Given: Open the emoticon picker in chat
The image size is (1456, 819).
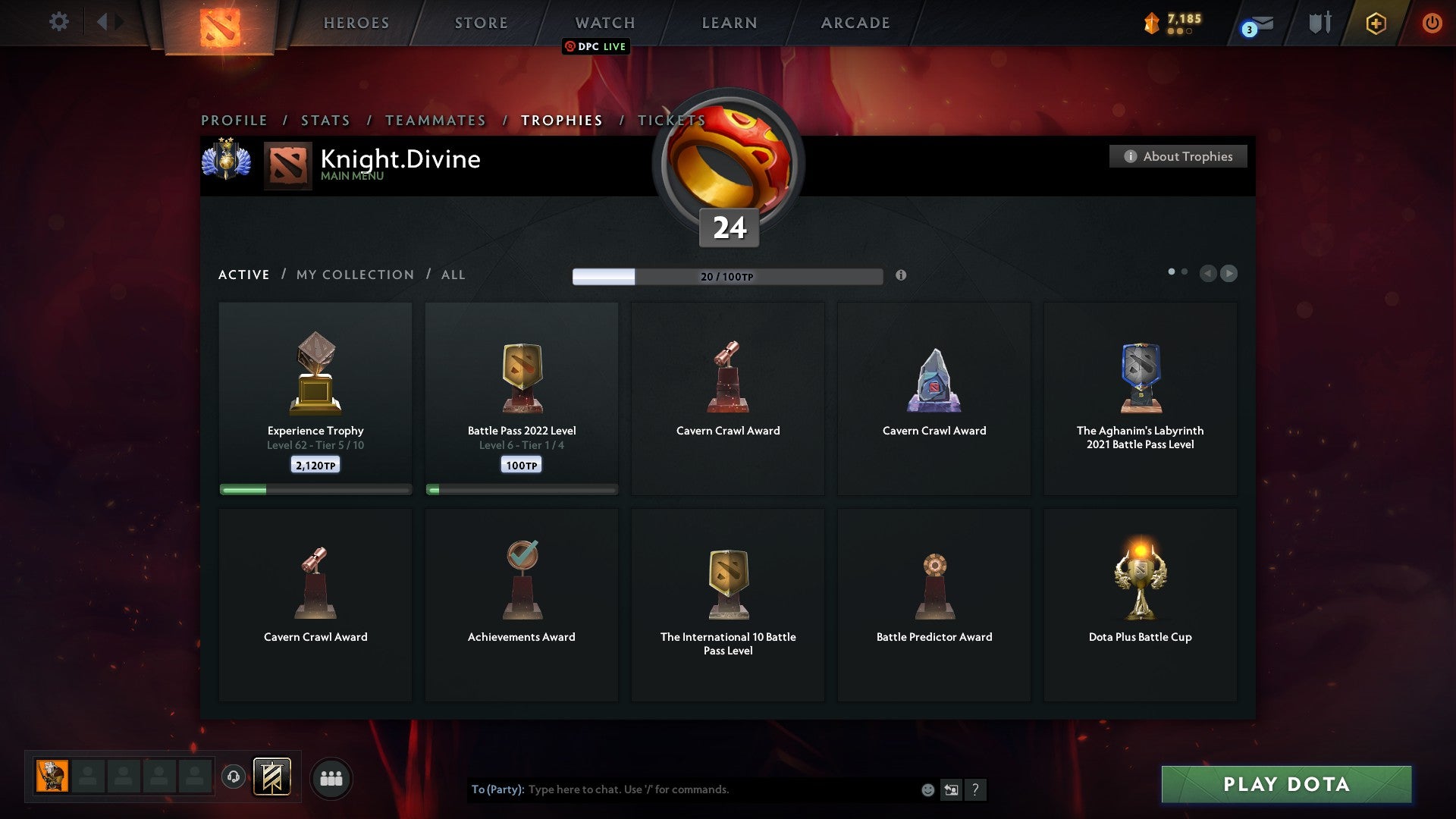Looking at the screenshot, I should pos(927,789).
